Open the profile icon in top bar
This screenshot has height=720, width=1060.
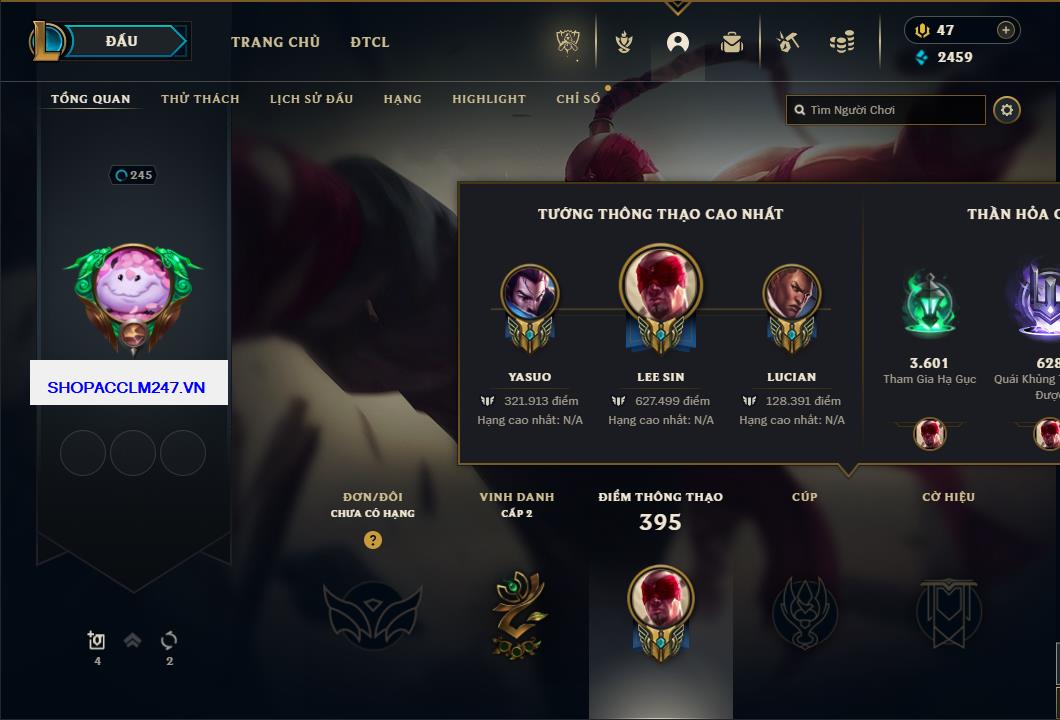(678, 42)
